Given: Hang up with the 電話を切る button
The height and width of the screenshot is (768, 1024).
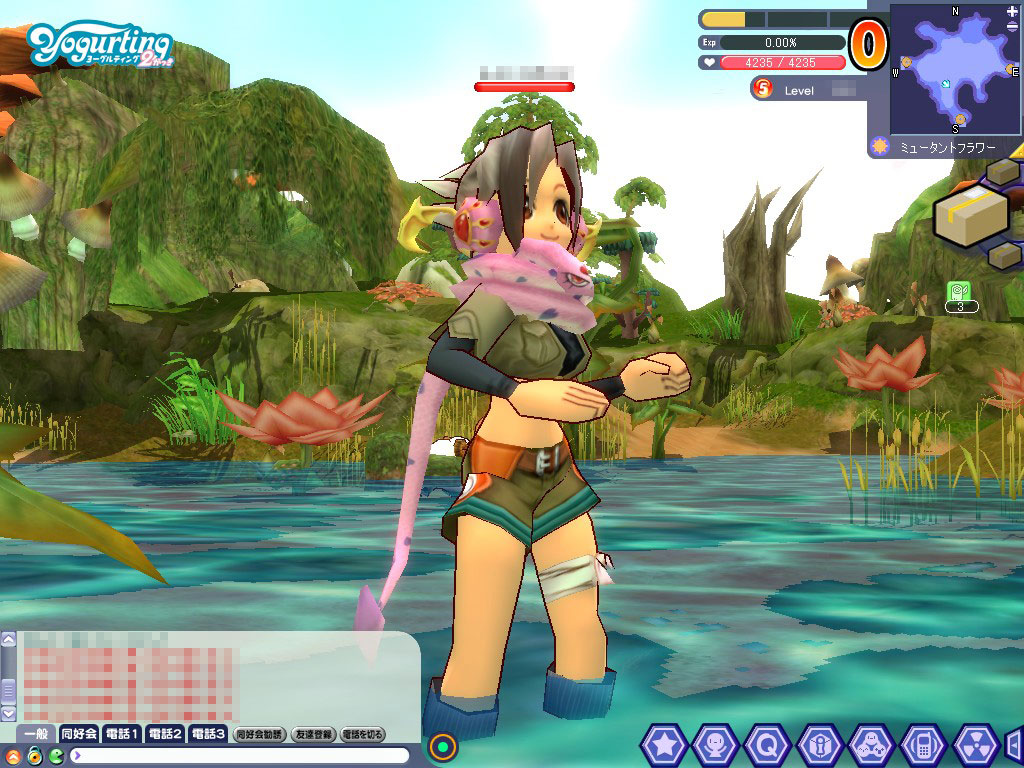Looking at the screenshot, I should coord(363,734).
